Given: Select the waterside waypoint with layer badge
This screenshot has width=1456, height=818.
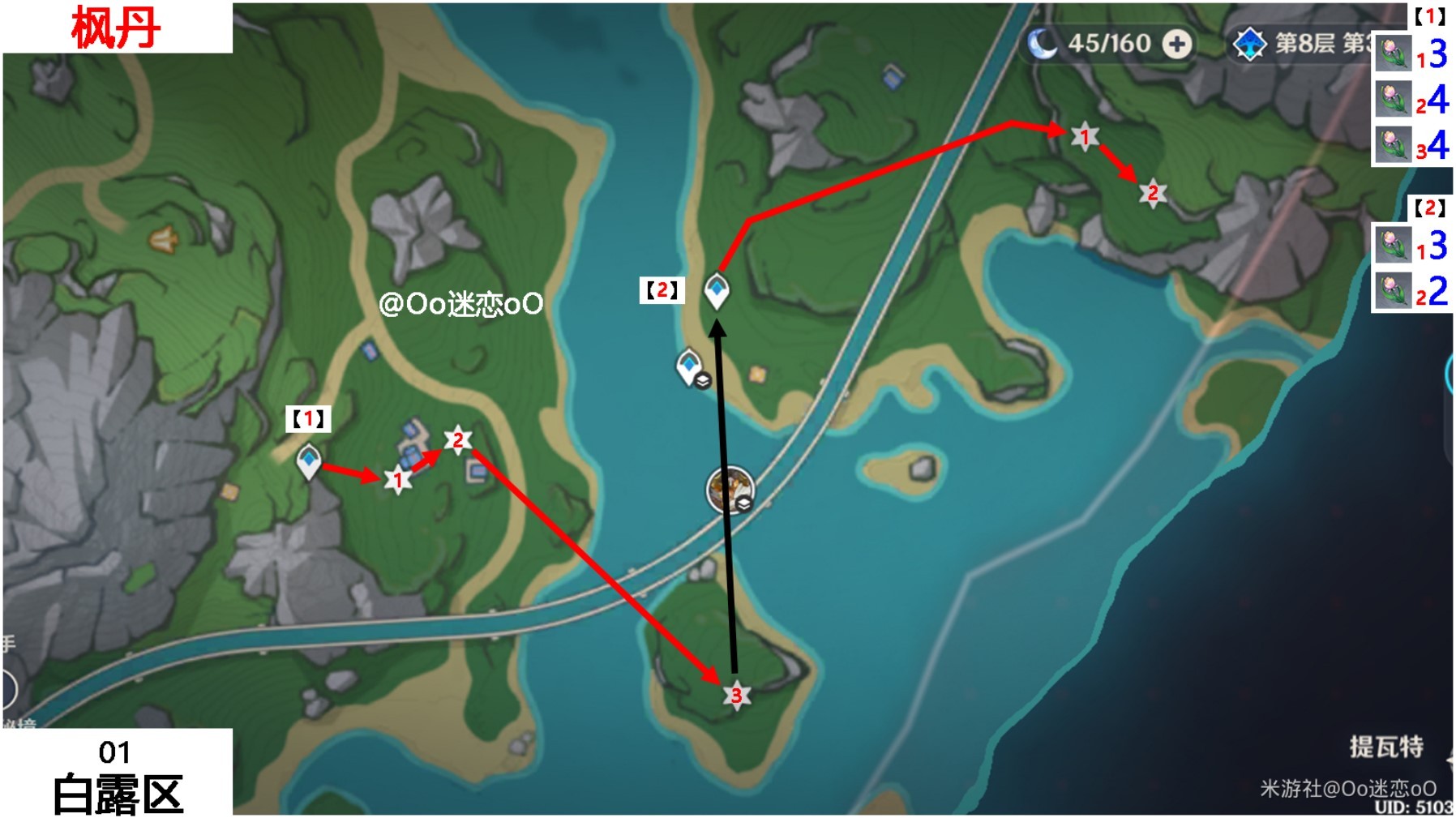Looking at the screenshot, I should [x=691, y=367].
